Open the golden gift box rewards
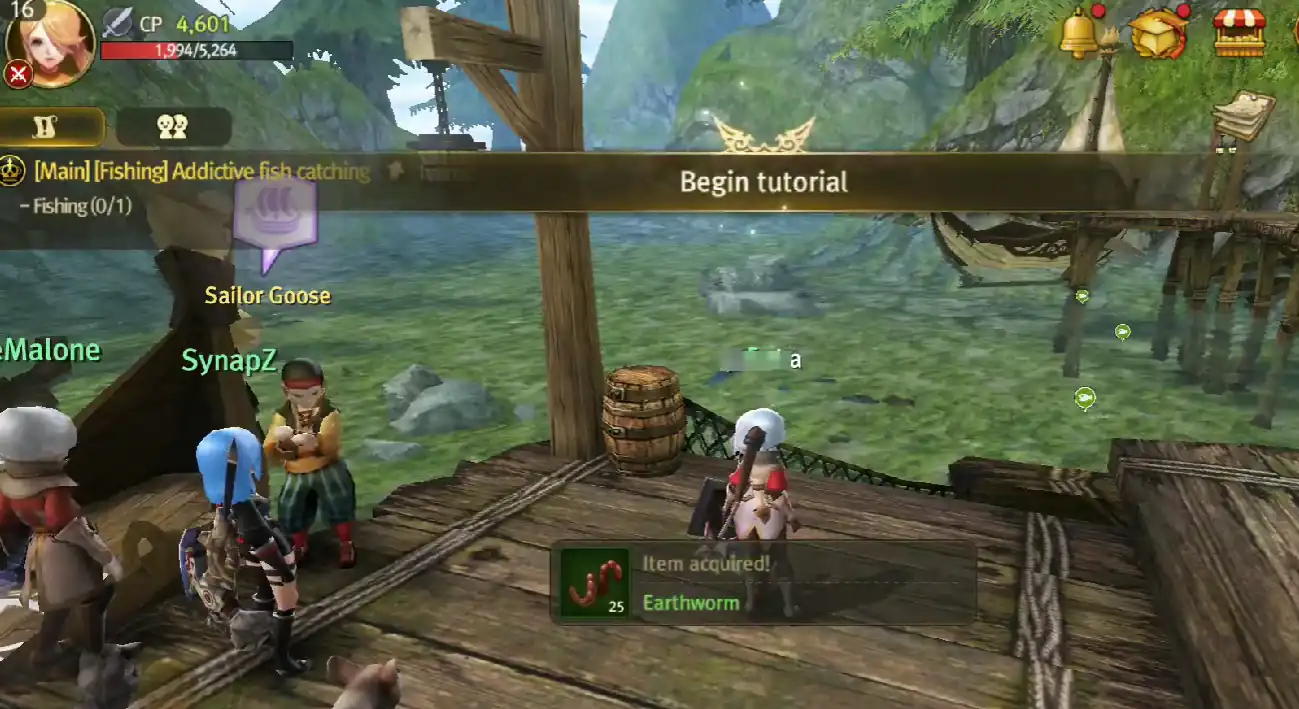 pyautogui.click(x=1156, y=33)
